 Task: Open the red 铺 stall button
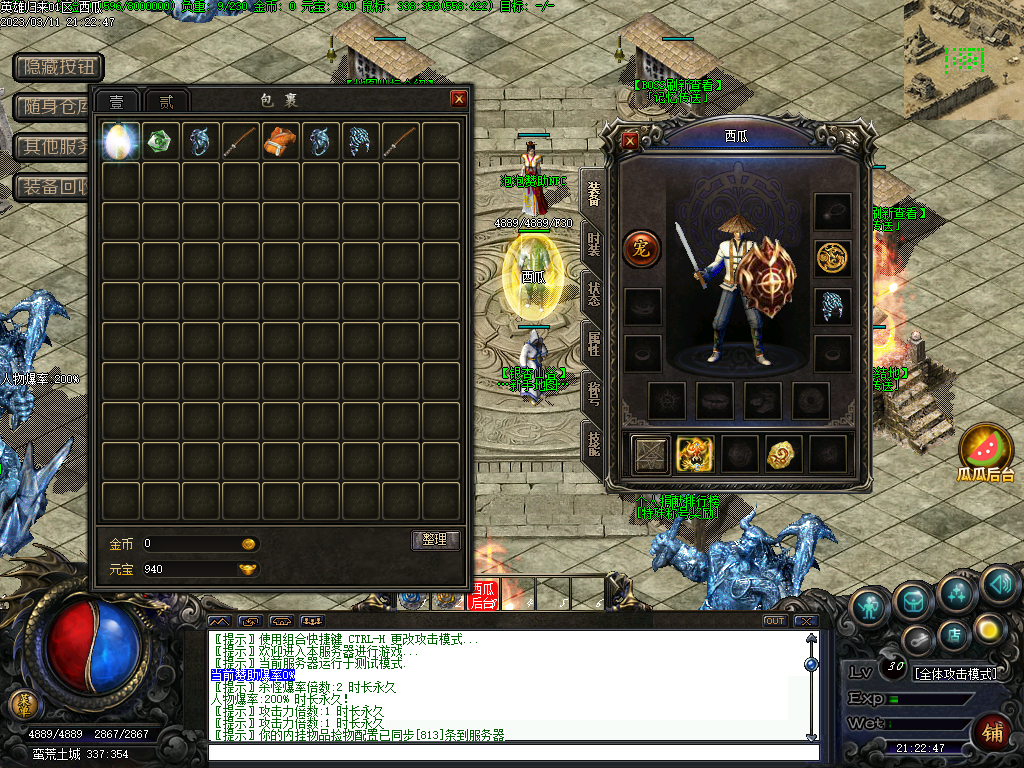(994, 731)
